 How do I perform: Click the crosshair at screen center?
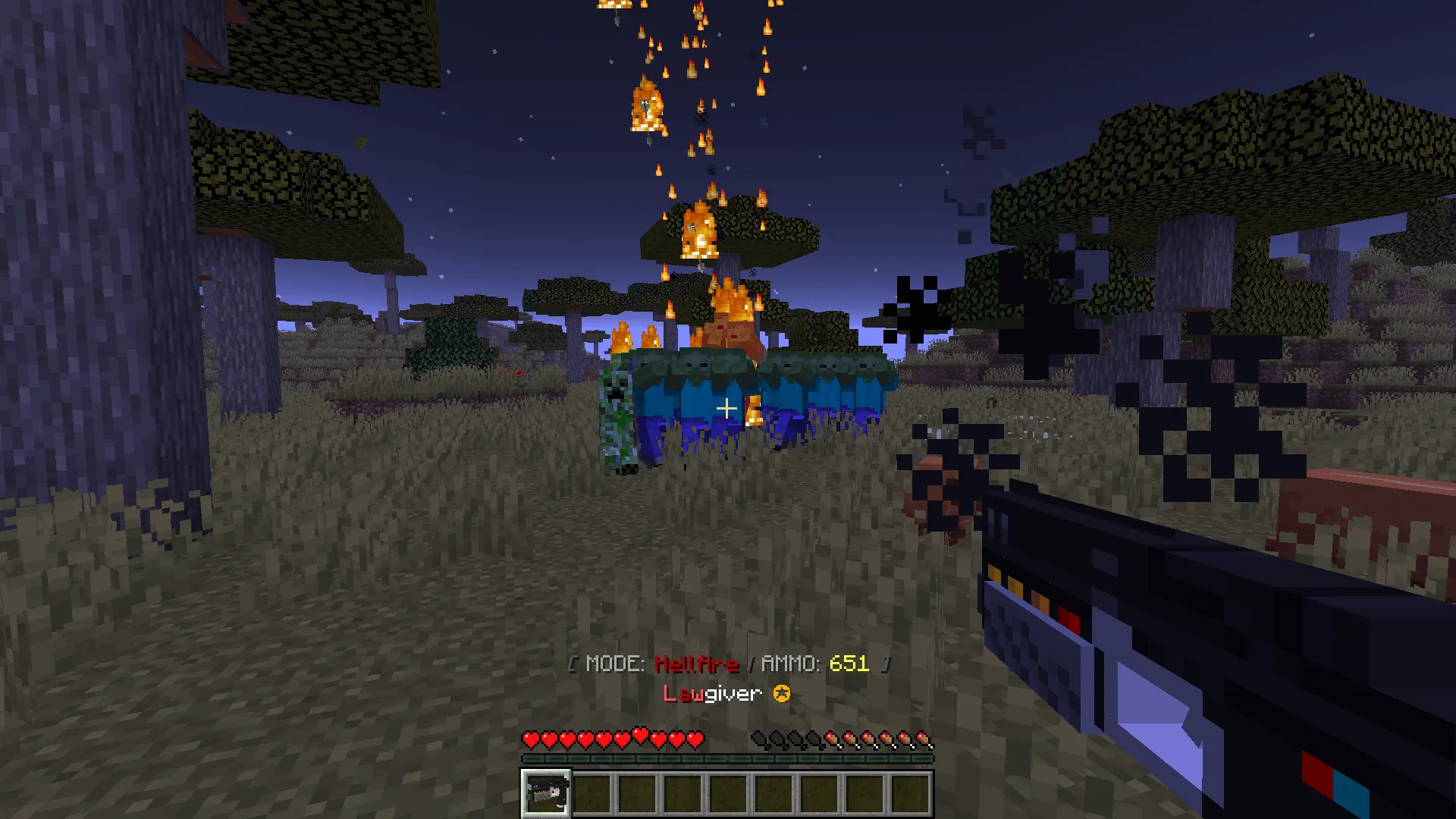coord(727,408)
